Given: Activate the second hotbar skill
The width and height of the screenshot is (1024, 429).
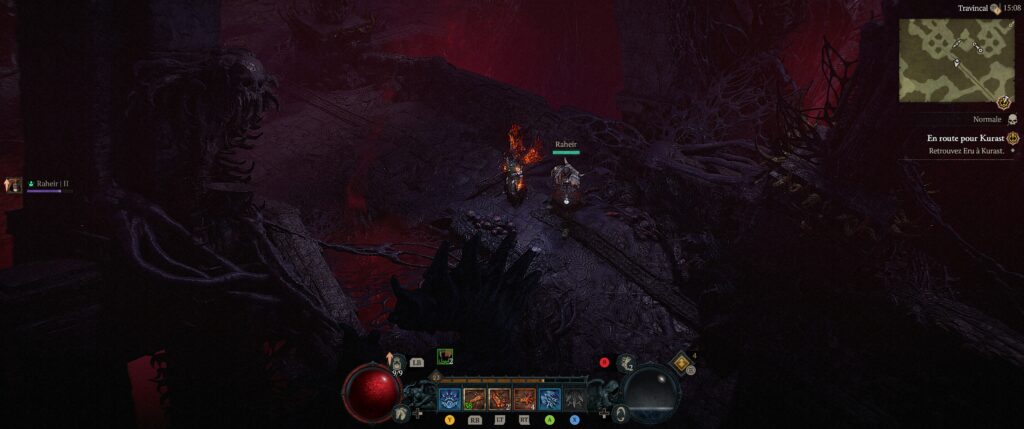Looking at the screenshot, I should point(475,399).
